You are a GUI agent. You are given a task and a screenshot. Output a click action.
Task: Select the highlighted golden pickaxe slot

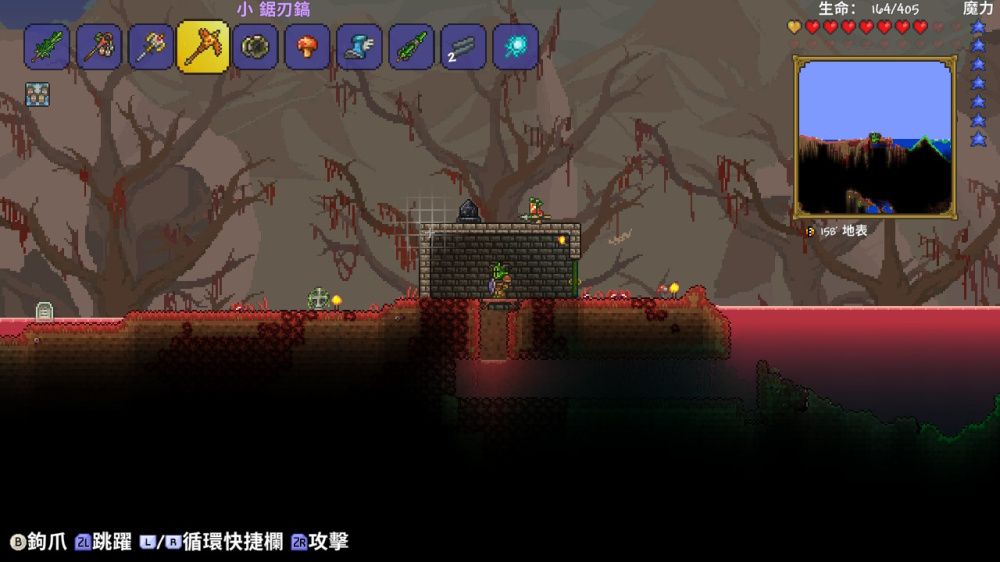[203, 47]
